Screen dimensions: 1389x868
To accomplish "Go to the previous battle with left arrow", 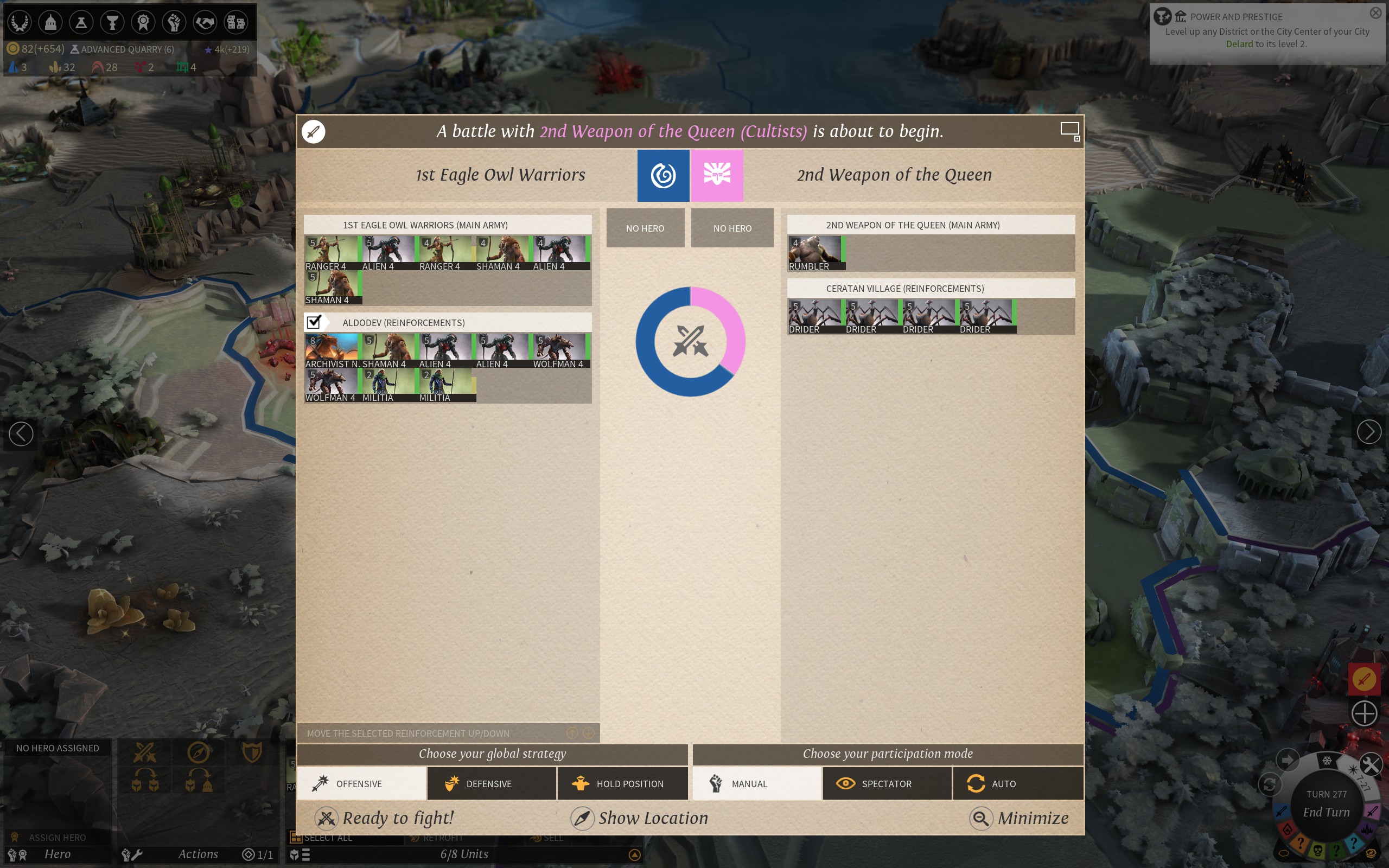I will (21, 433).
